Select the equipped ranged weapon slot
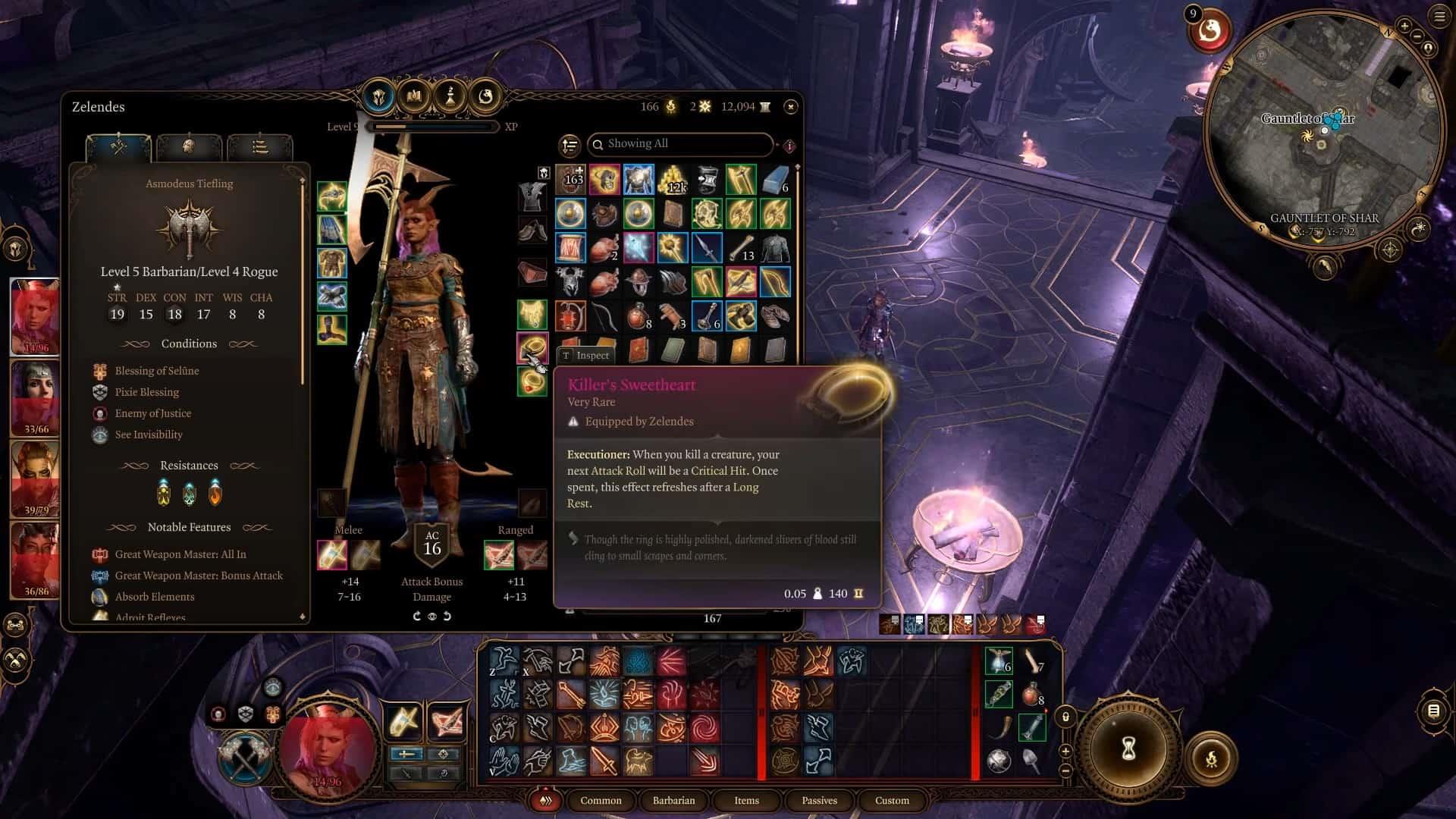1456x819 pixels. (x=499, y=555)
